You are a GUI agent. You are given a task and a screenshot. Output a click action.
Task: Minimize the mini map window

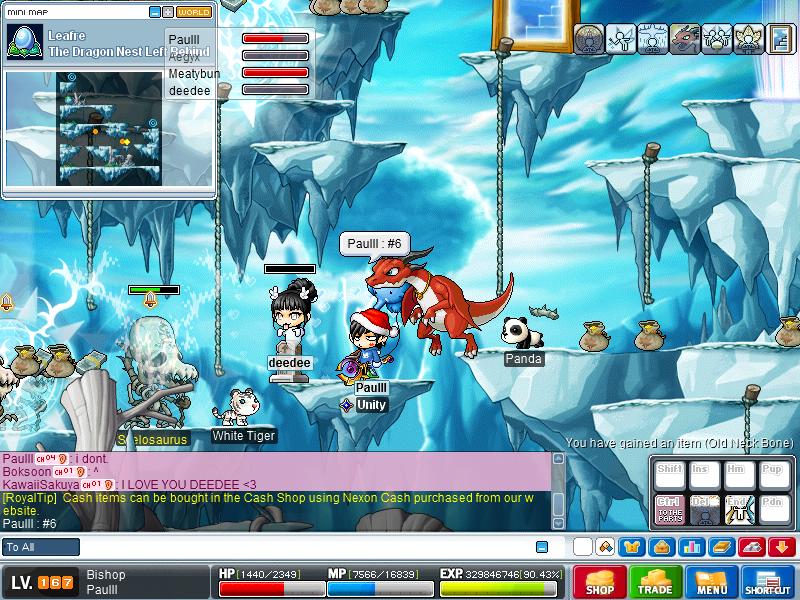[x=155, y=12]
